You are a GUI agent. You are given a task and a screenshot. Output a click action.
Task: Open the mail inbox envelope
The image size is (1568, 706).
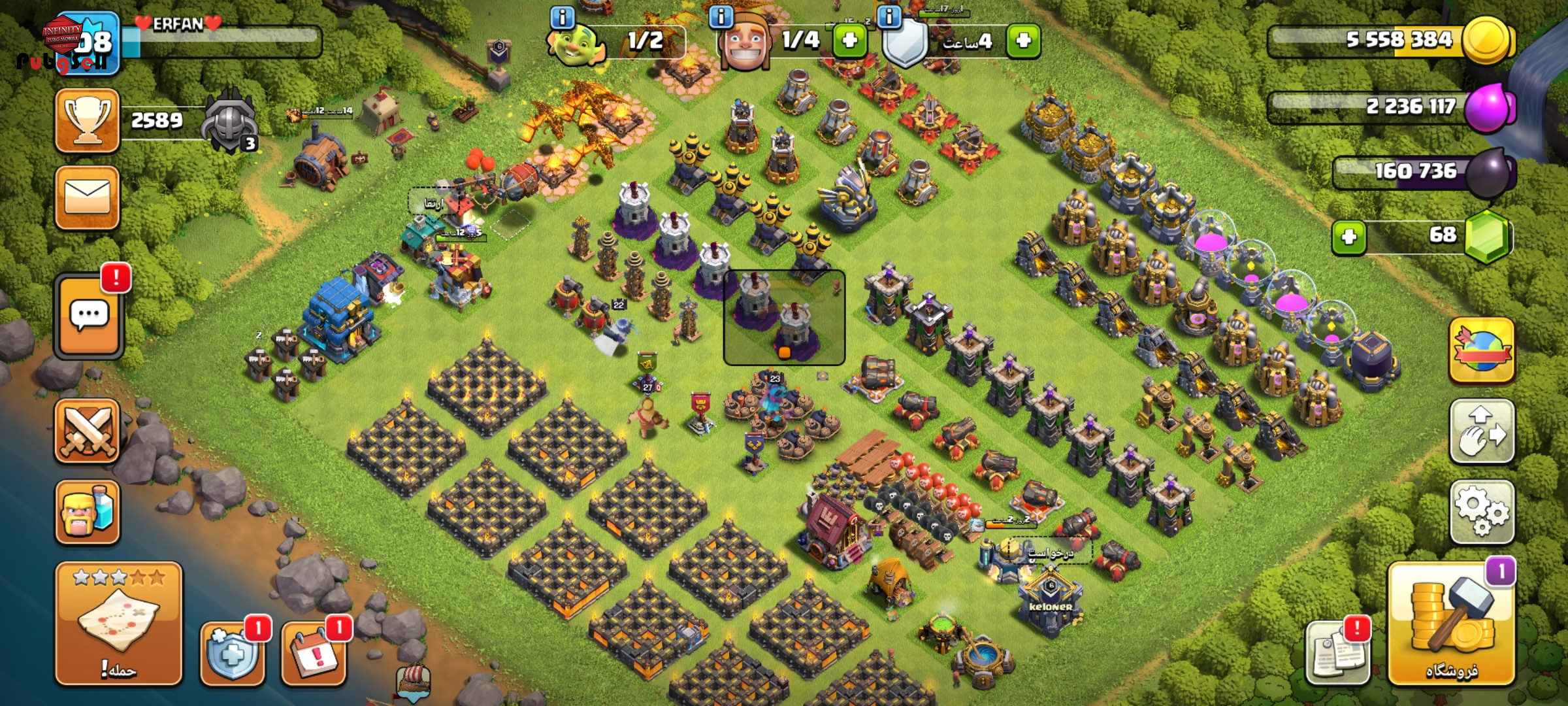coord(88,197)
